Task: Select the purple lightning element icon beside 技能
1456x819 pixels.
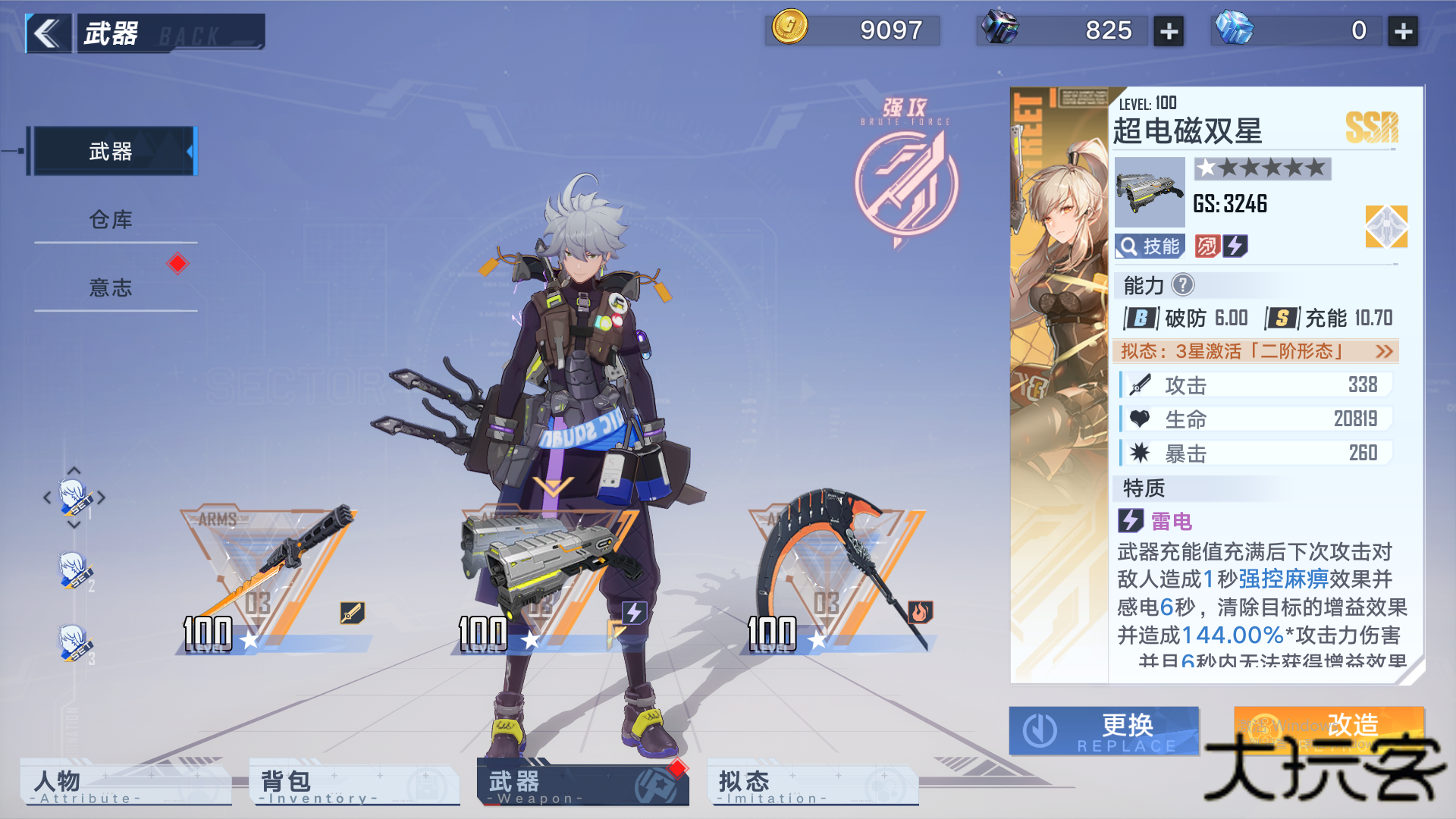Action: (x=1236, y=246)
